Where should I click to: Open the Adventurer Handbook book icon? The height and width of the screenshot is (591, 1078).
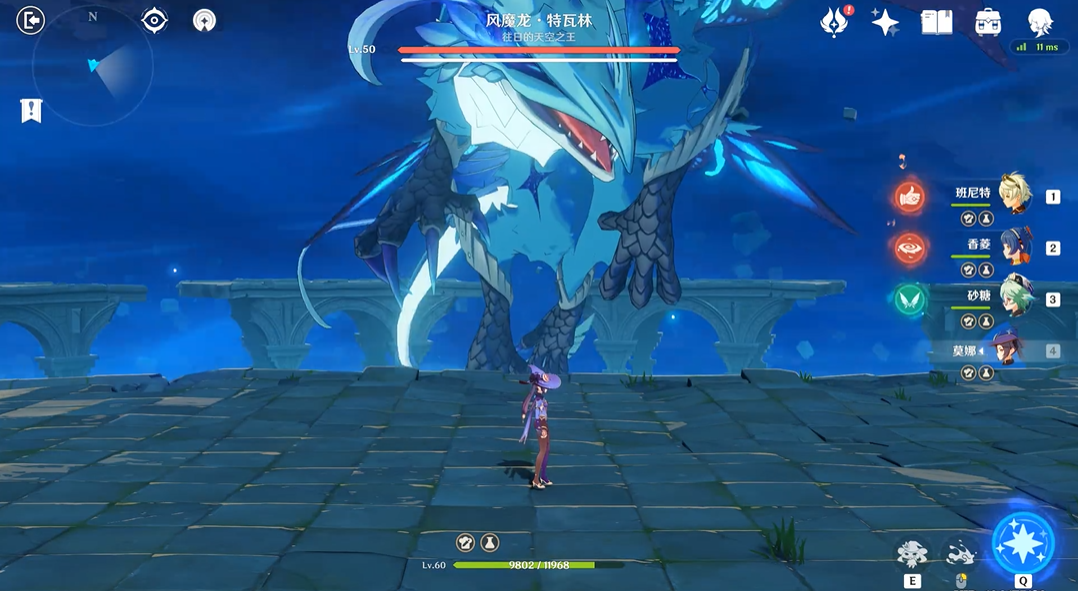[937, 22]
